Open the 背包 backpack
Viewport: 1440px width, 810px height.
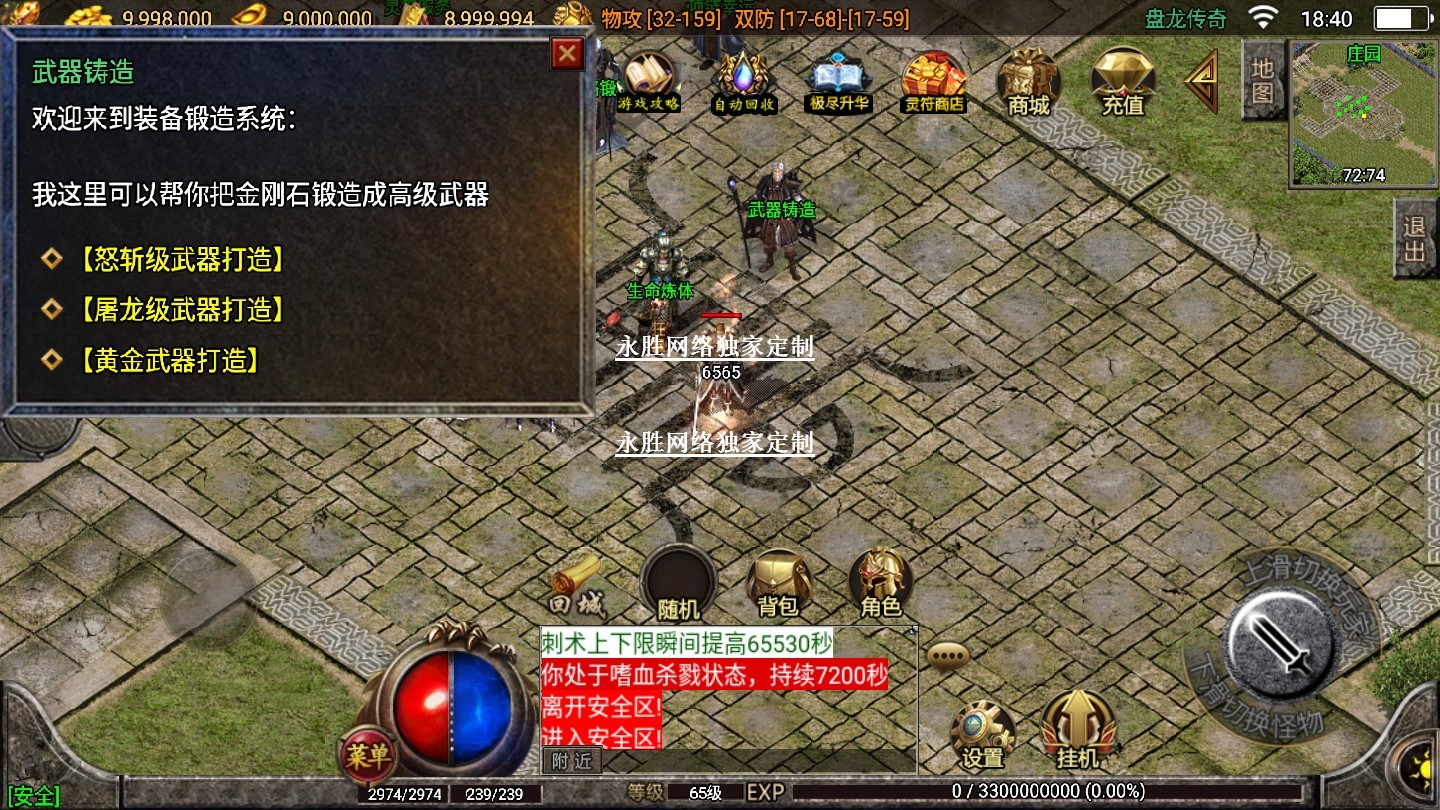point(779,584)
